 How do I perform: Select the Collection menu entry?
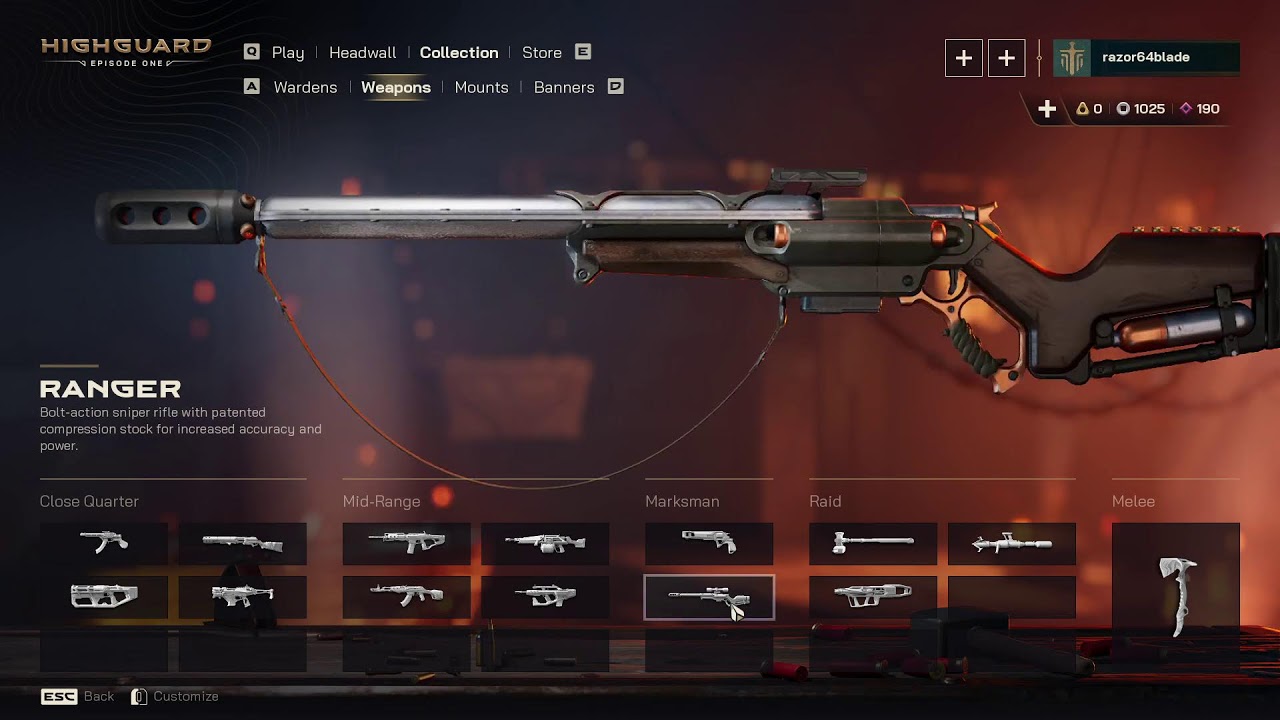point(459,53)
